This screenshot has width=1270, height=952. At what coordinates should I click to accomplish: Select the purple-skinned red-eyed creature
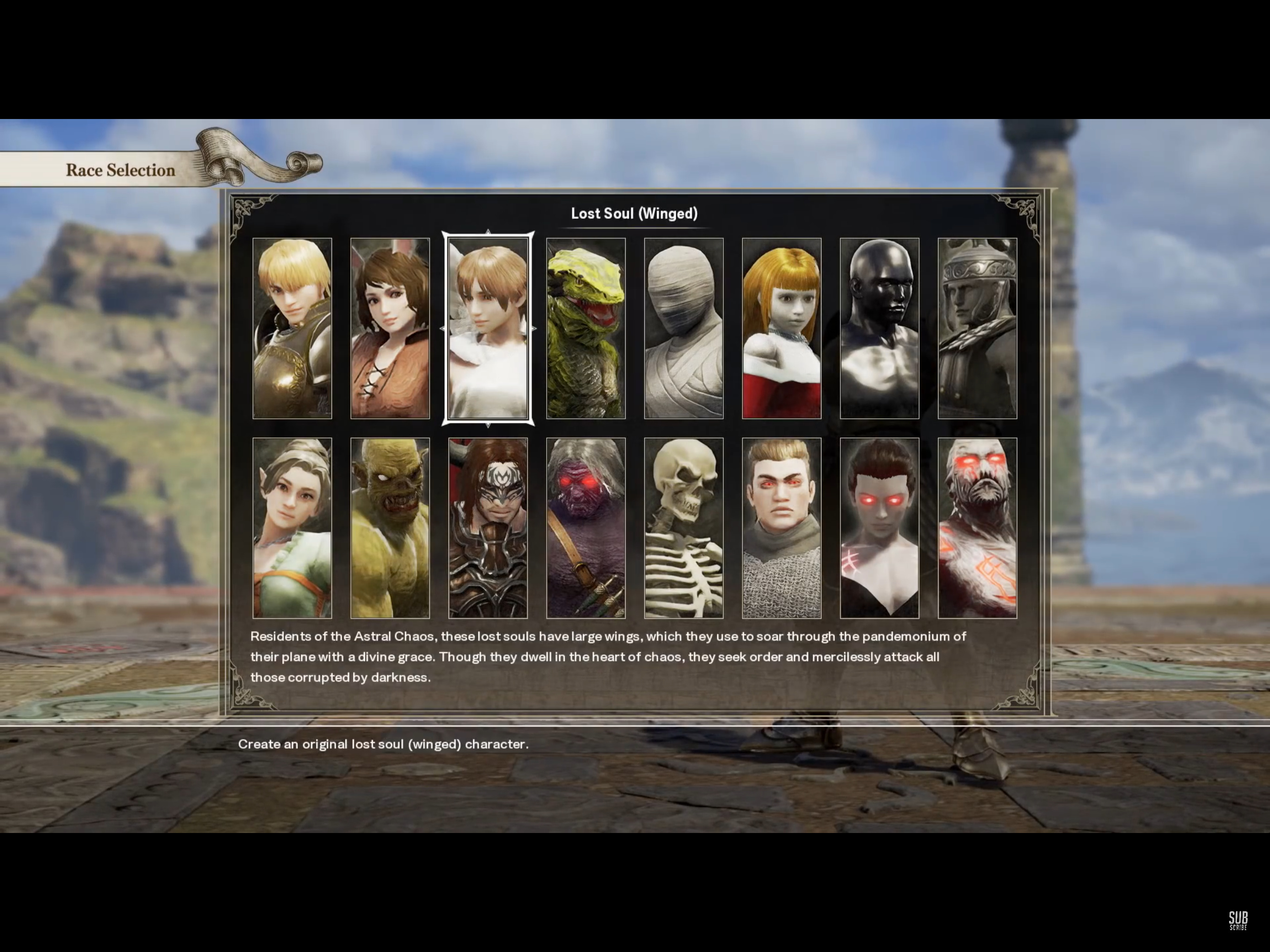(586, 528)
